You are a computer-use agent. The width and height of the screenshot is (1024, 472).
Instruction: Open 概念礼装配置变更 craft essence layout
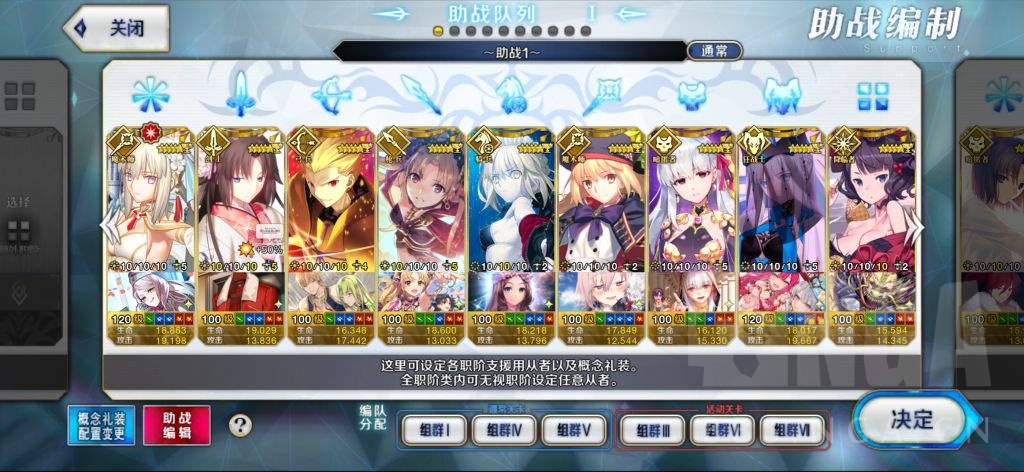pos(101,425)
